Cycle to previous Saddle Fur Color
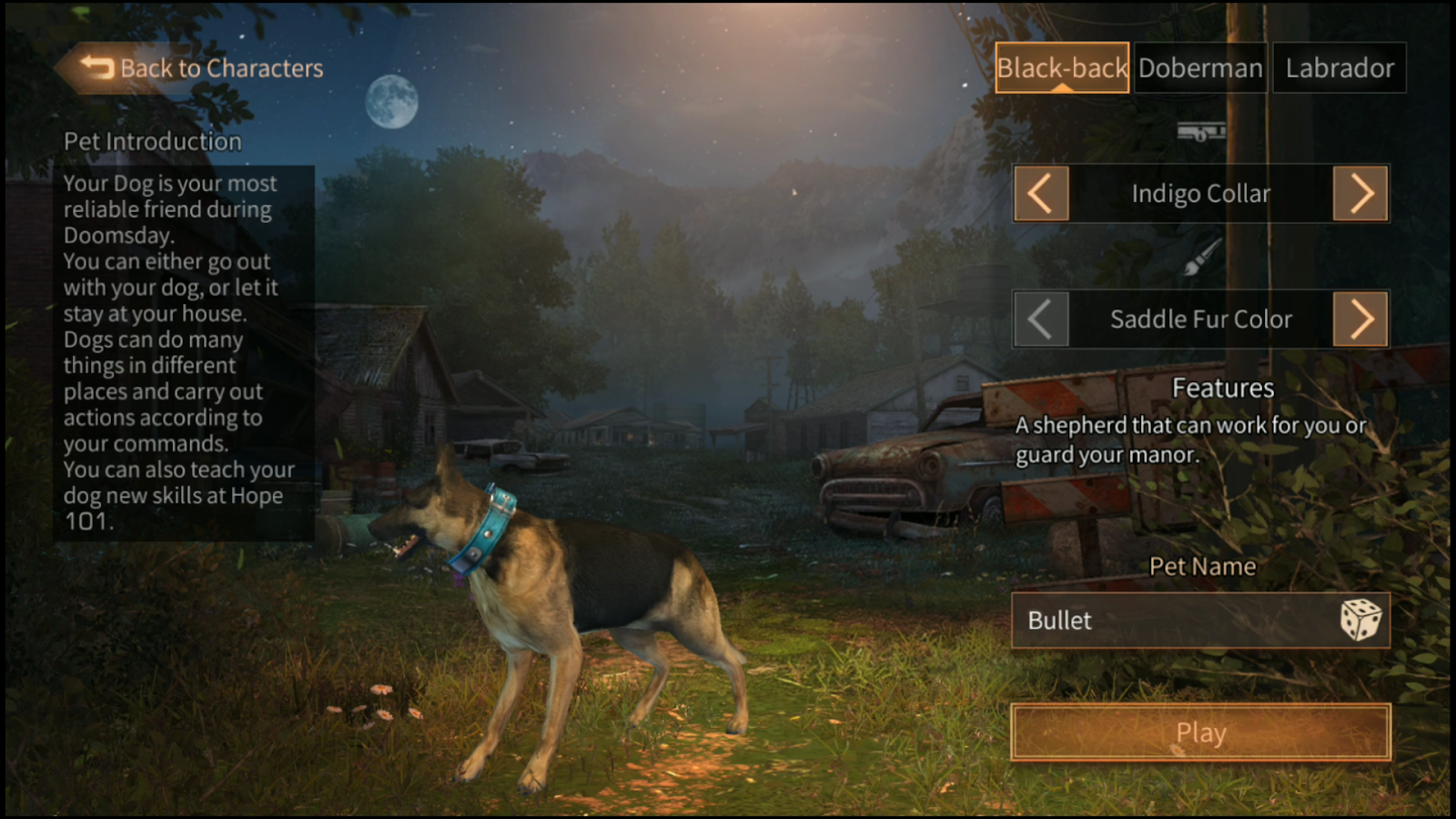Viewport: 1456px width, 819px height. (1041, 319)
